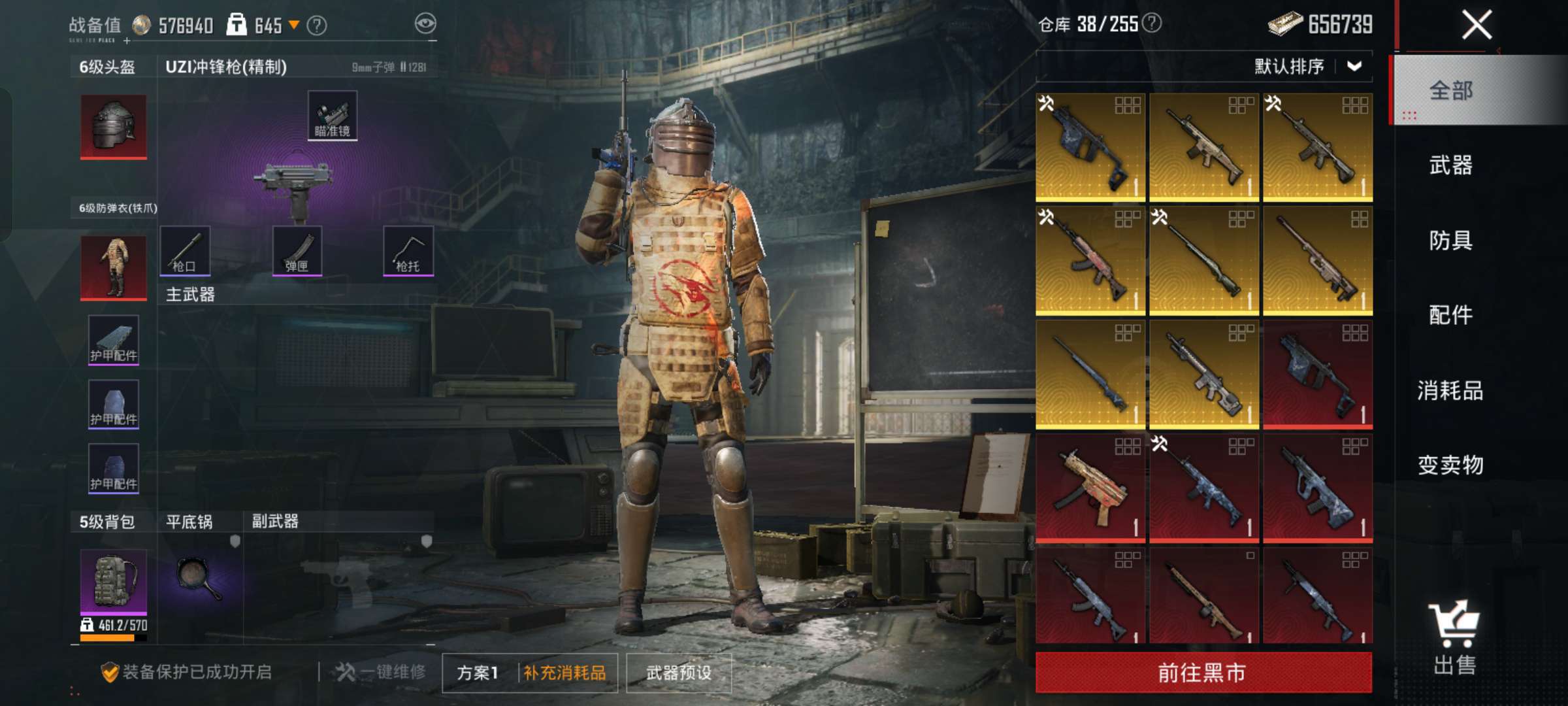1568x706 pixels.
Task: Select the 配件 attachments tab
Action: (1450, 315)
